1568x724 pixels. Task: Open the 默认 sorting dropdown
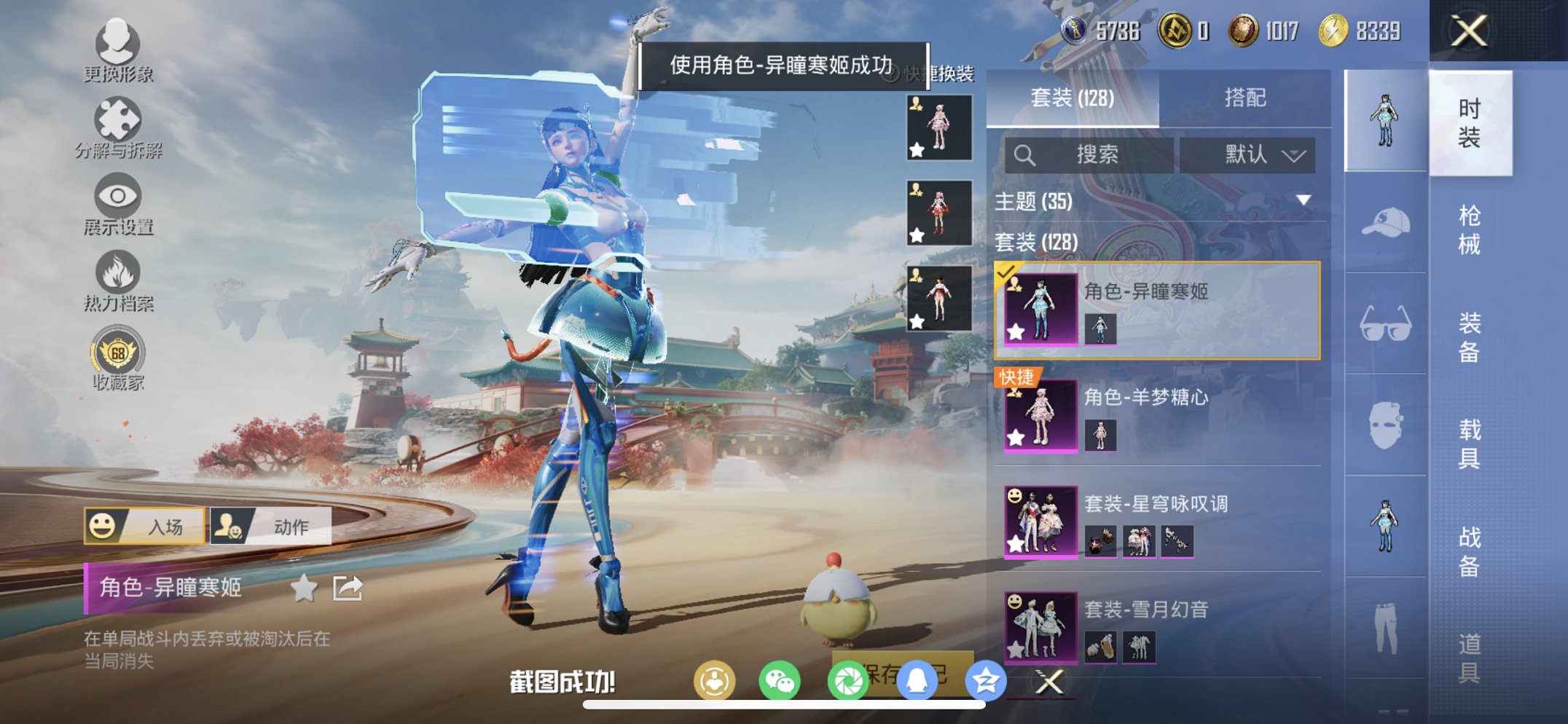coord(1252,154)
